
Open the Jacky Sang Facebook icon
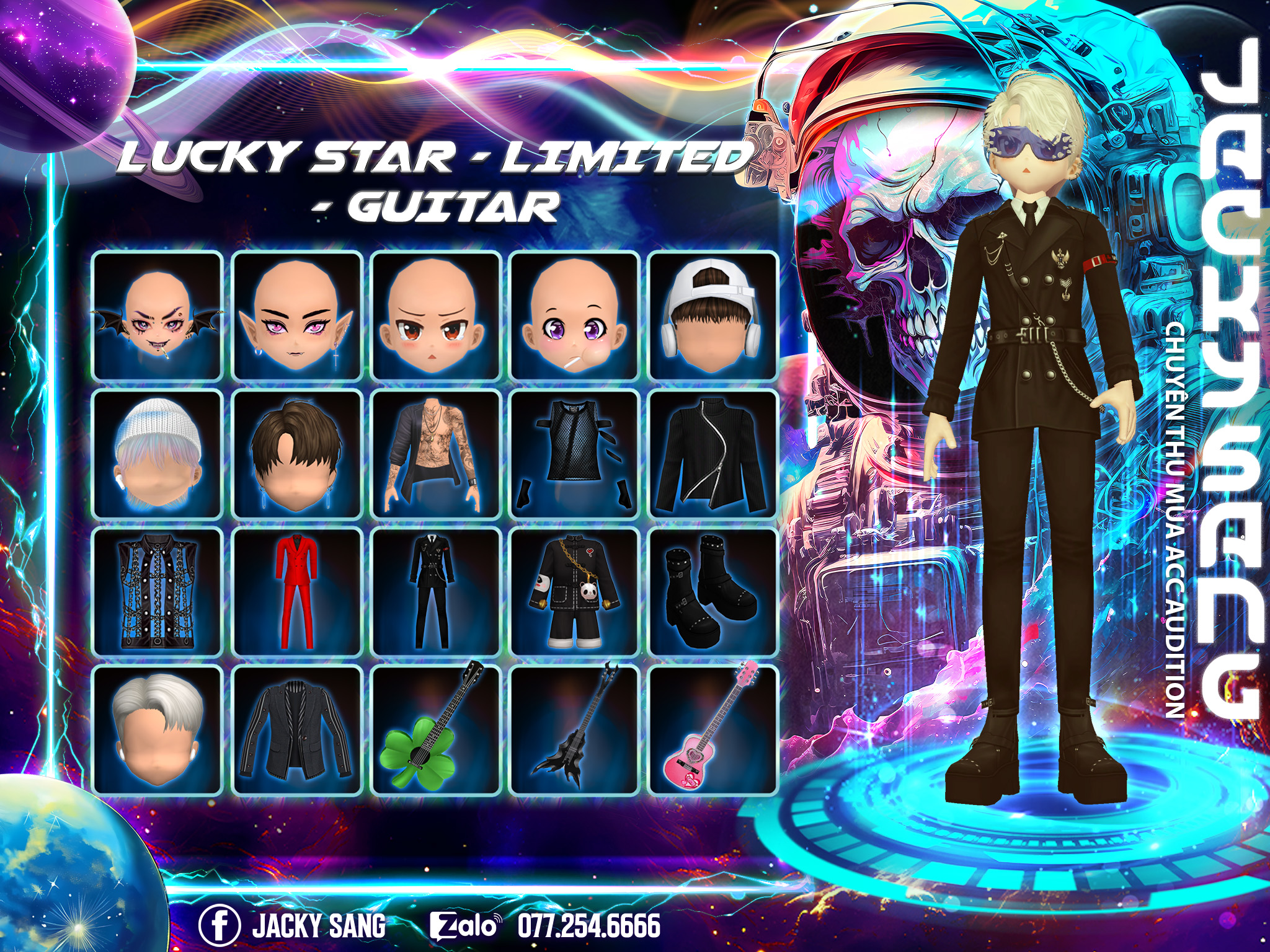[220, 925]
